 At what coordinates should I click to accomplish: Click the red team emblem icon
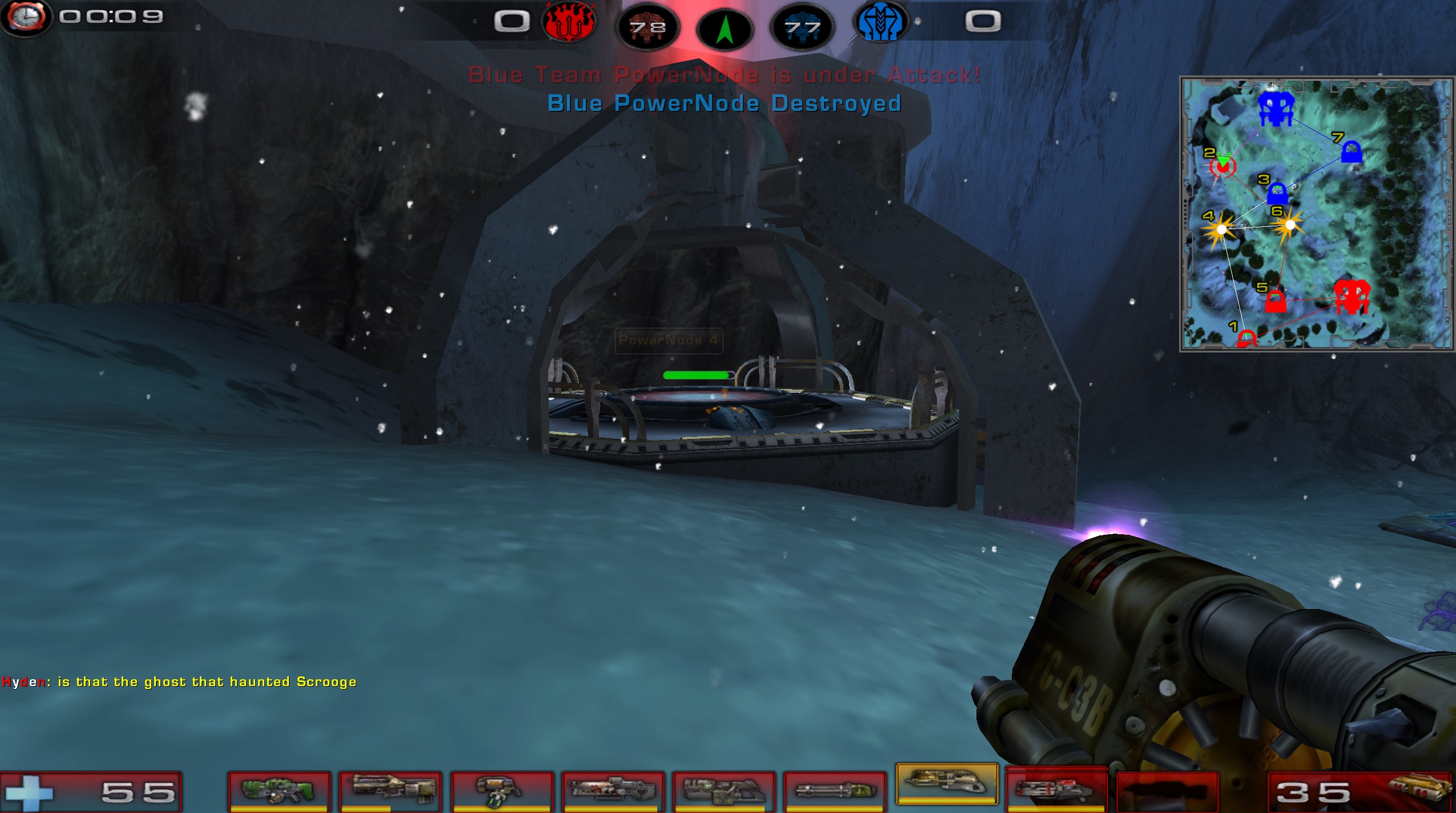tap(569, 23)
